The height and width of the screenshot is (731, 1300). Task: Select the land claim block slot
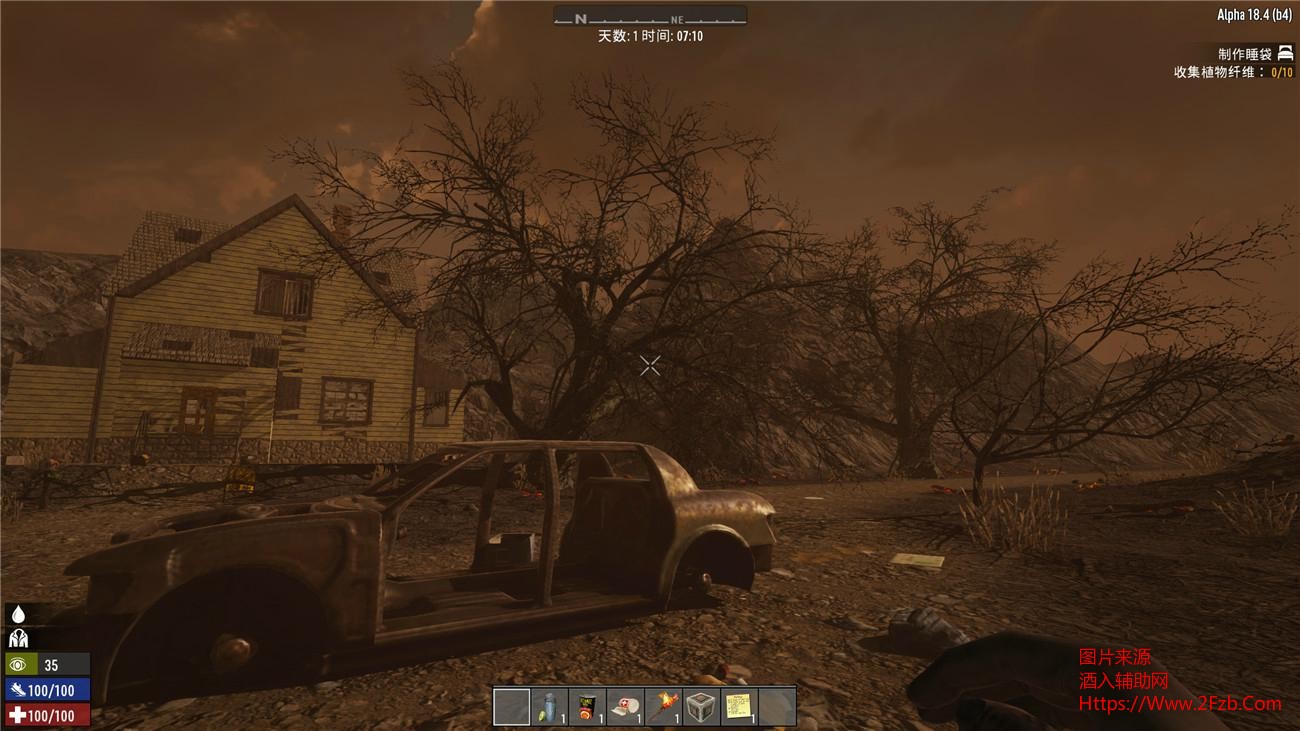[701, 707]
